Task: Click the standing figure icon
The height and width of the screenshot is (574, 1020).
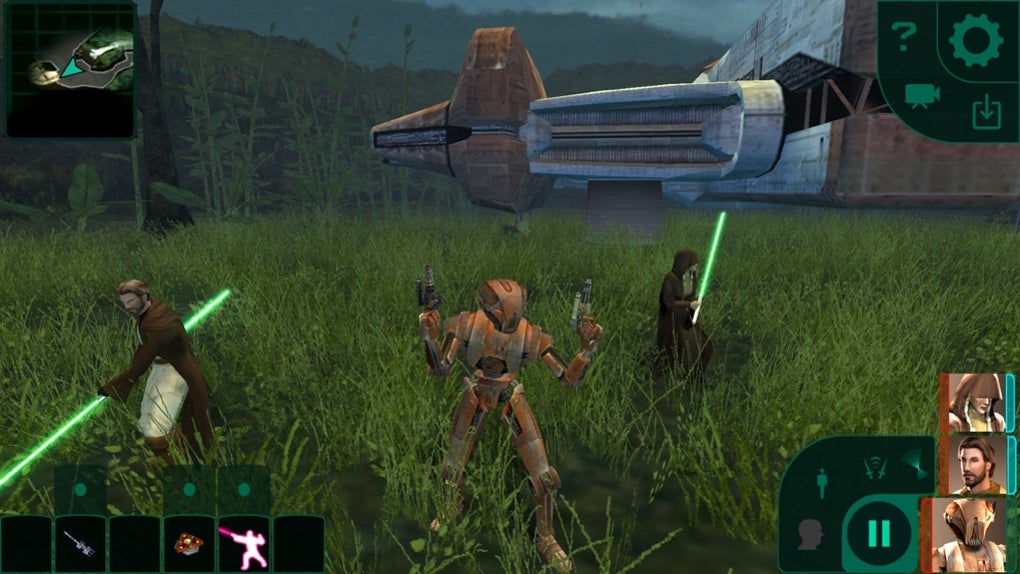Action: click(x=821, y=483)
